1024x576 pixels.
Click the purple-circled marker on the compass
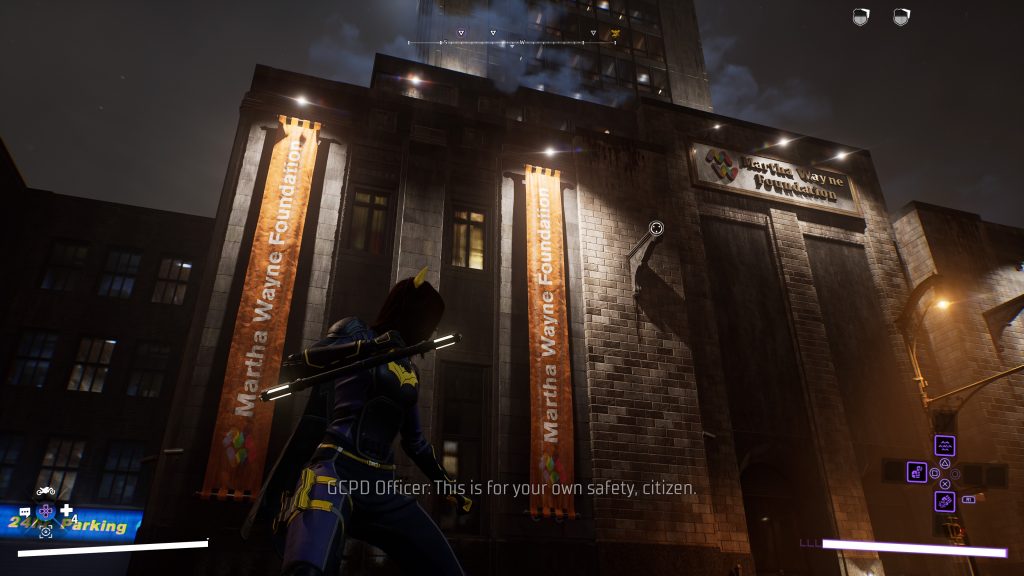(461, 34)
